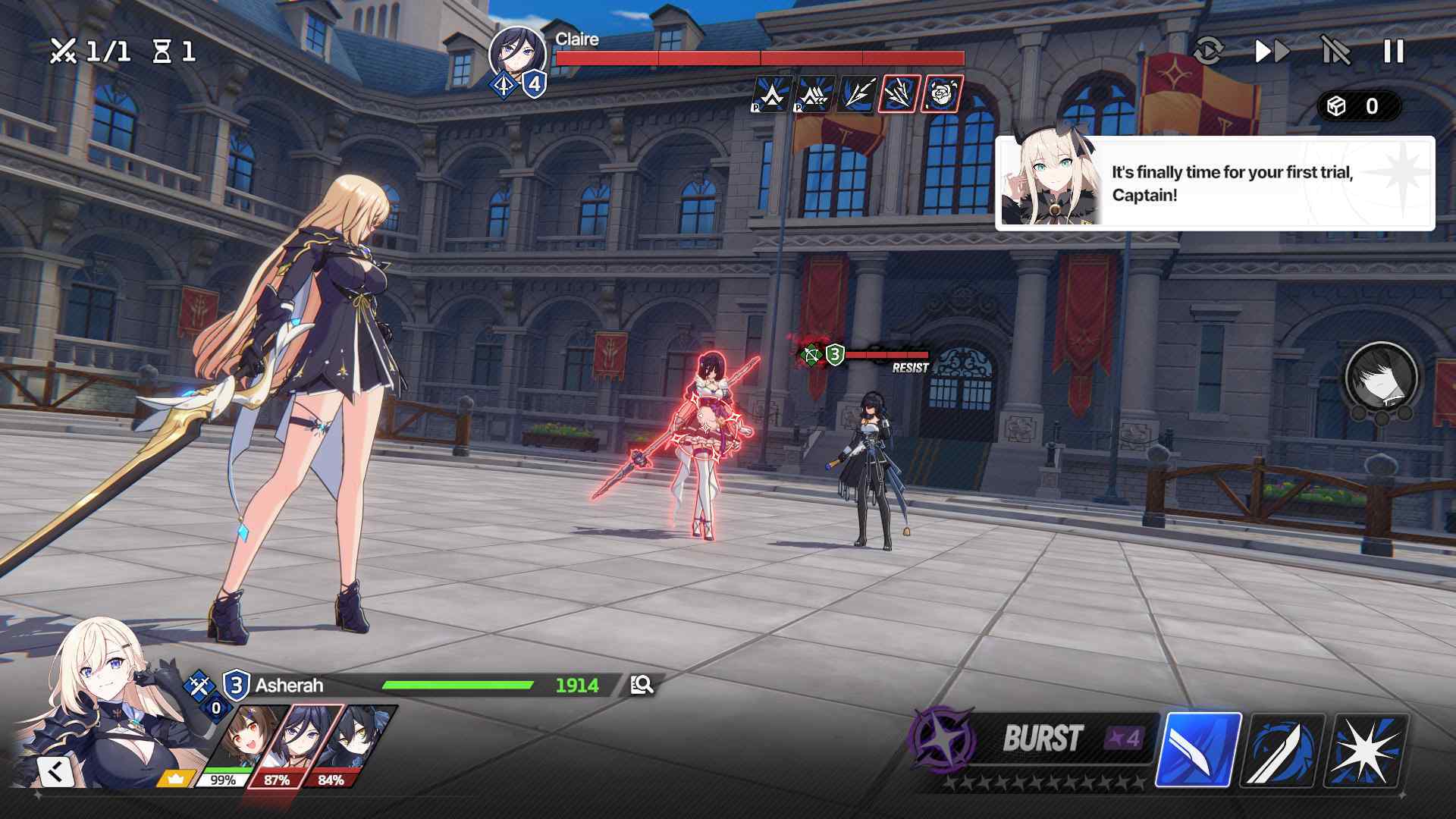Click the 'first trial, Captain' dialogue box
1456x819 pixels.
pyautogui.click(x=1213, y=182)
